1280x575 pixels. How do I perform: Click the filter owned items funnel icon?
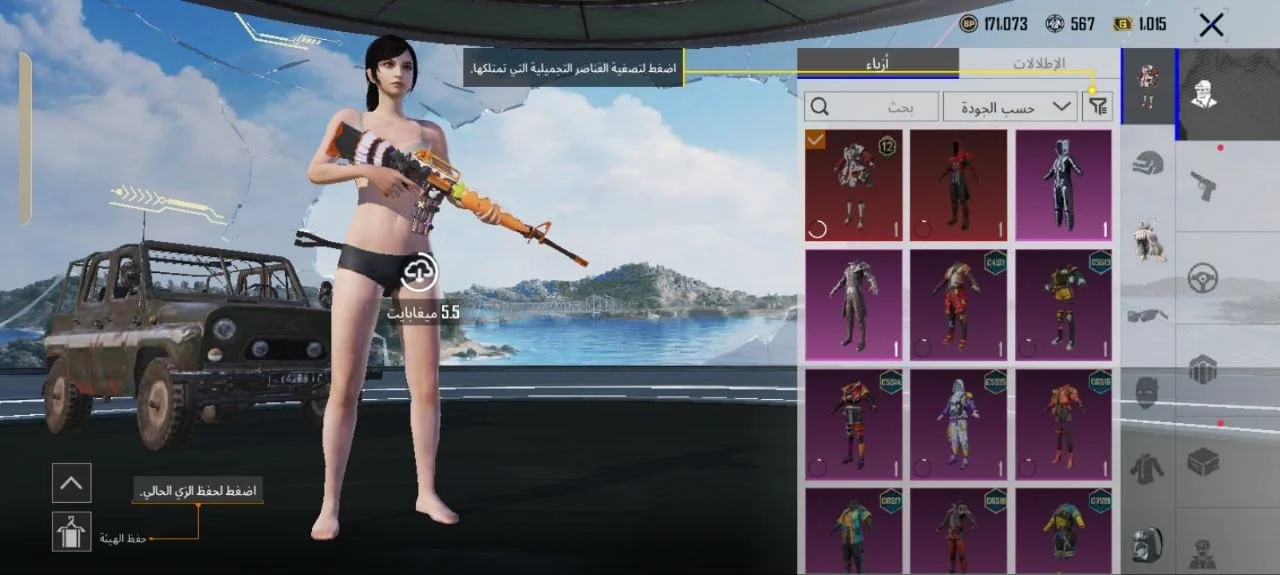tap(1096, 106)
